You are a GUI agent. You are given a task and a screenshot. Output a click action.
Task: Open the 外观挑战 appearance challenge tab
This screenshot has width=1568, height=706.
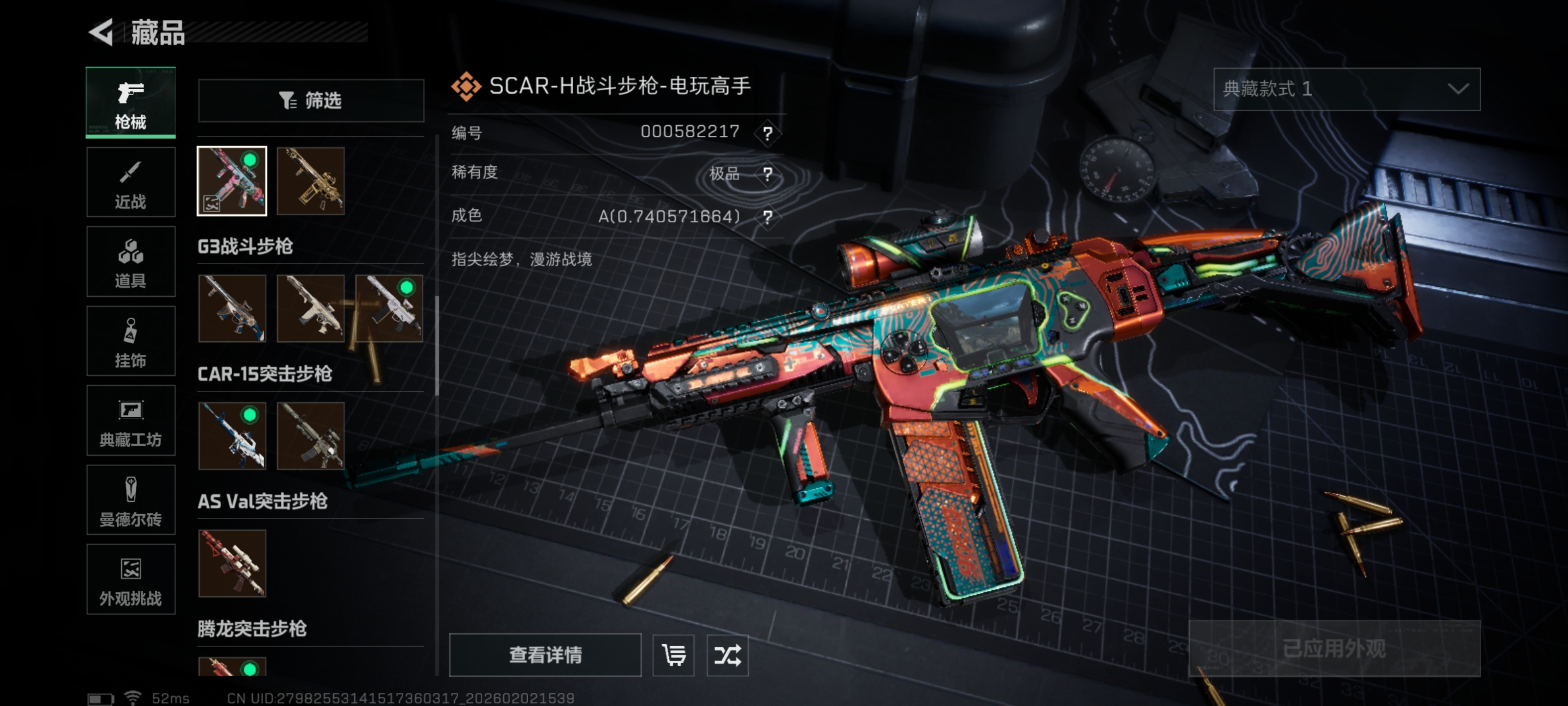pos(131,580)
